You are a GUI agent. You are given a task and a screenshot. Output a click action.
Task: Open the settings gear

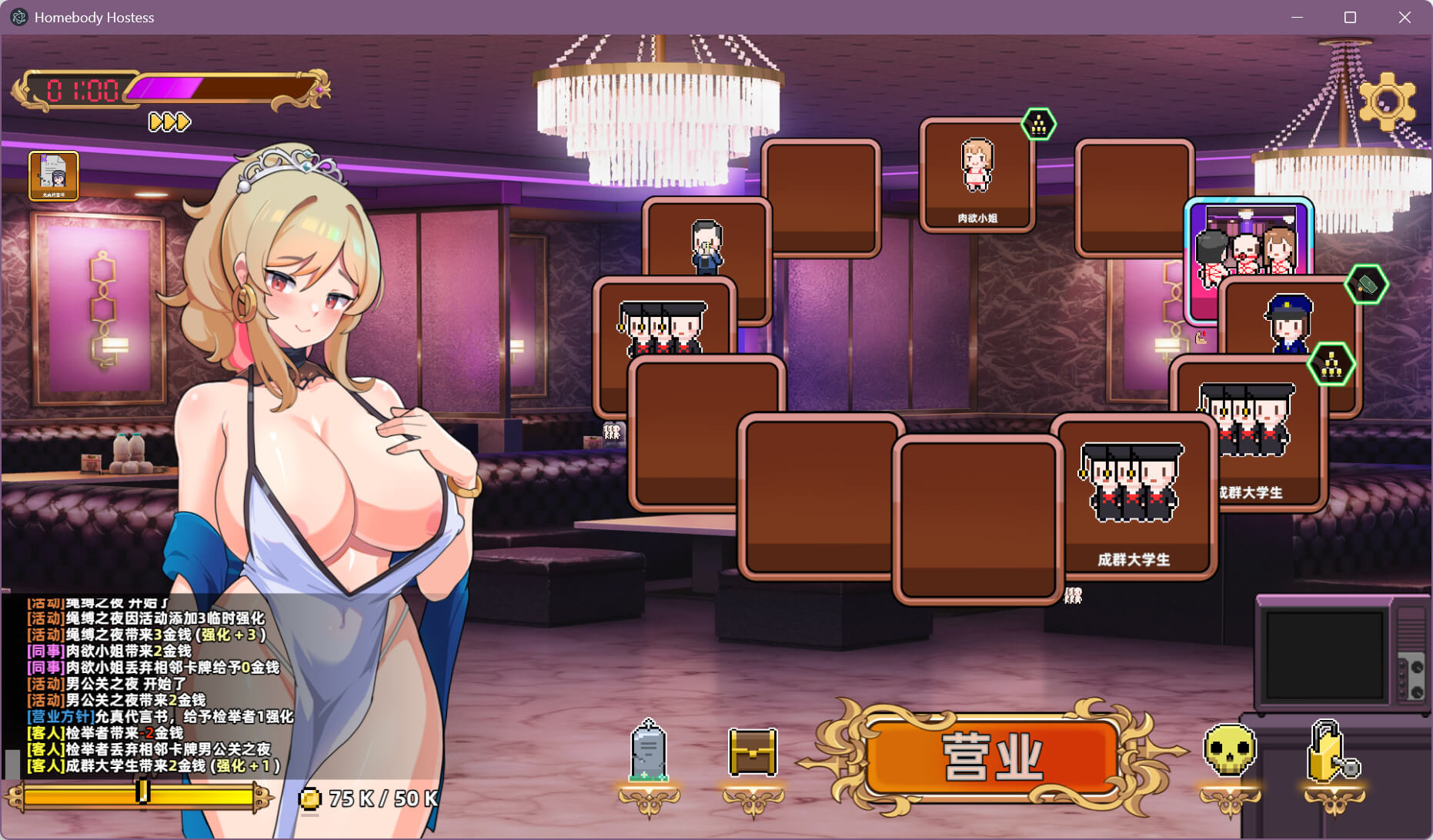(x=1387, y=101)
